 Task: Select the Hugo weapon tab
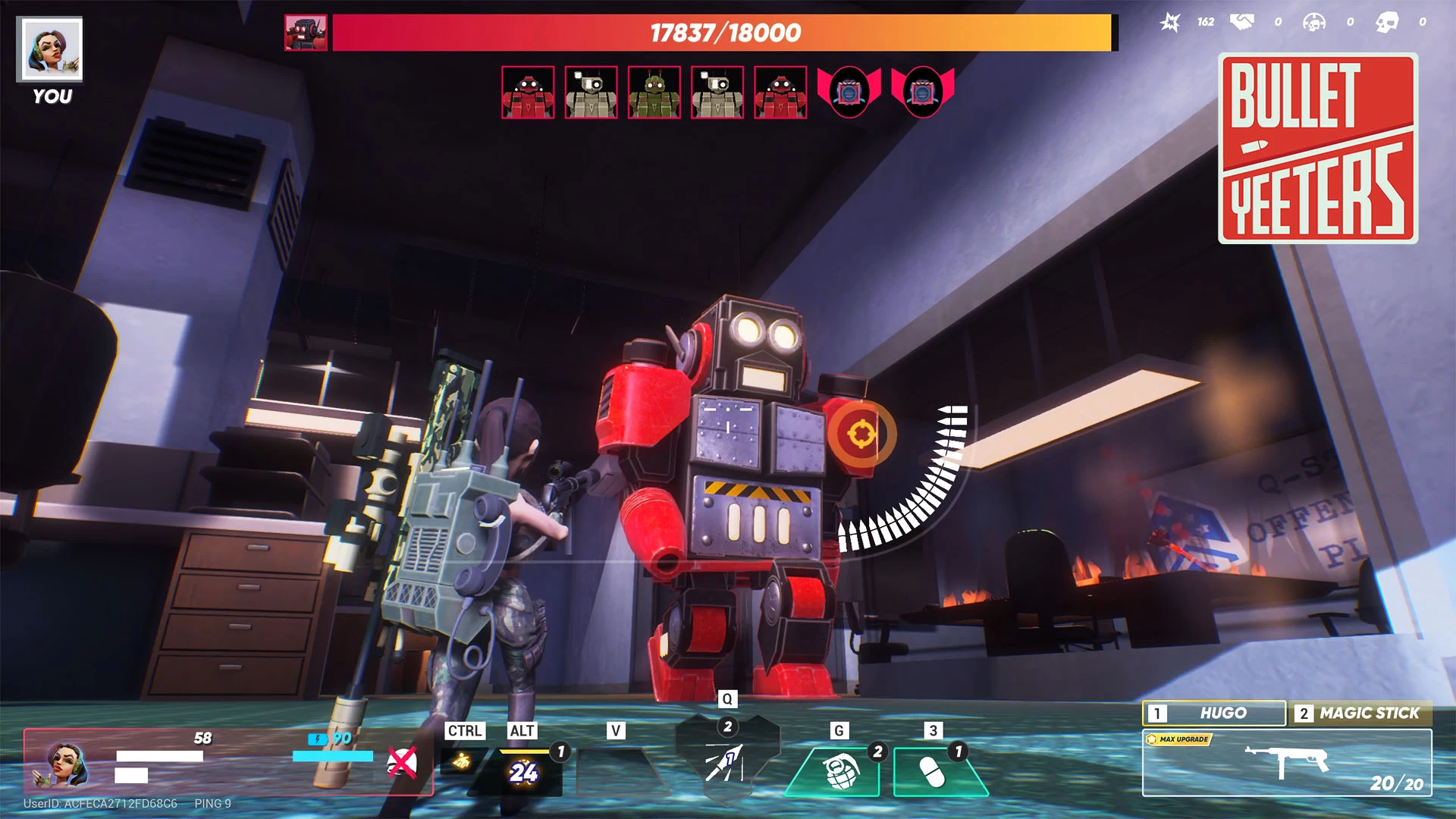pyautogui.click(x=1213, y=713)
